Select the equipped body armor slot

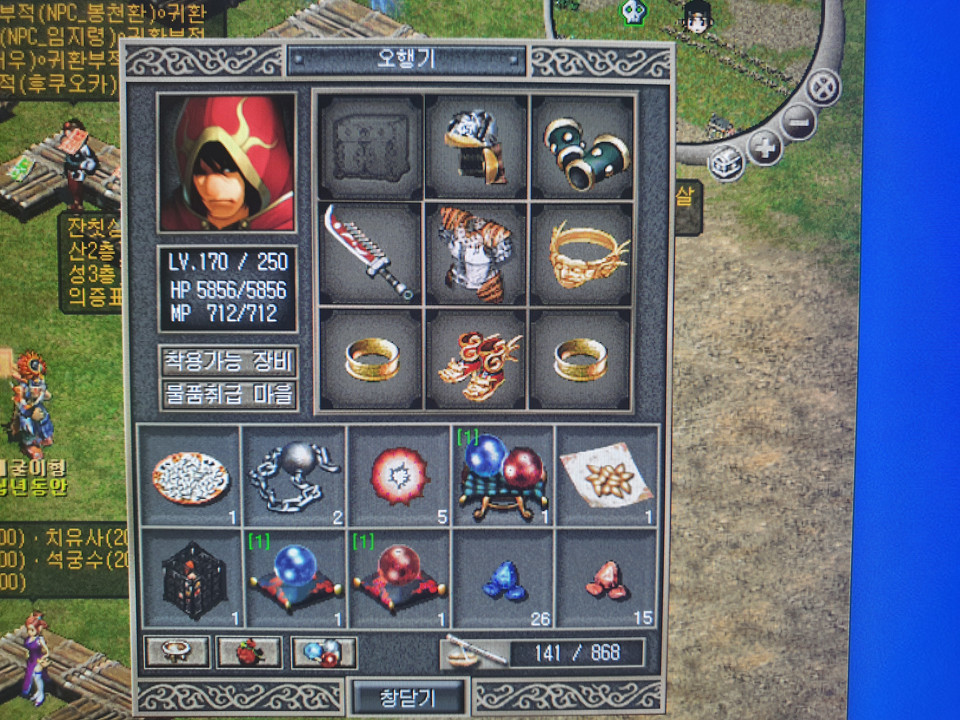tap(475, 254)
